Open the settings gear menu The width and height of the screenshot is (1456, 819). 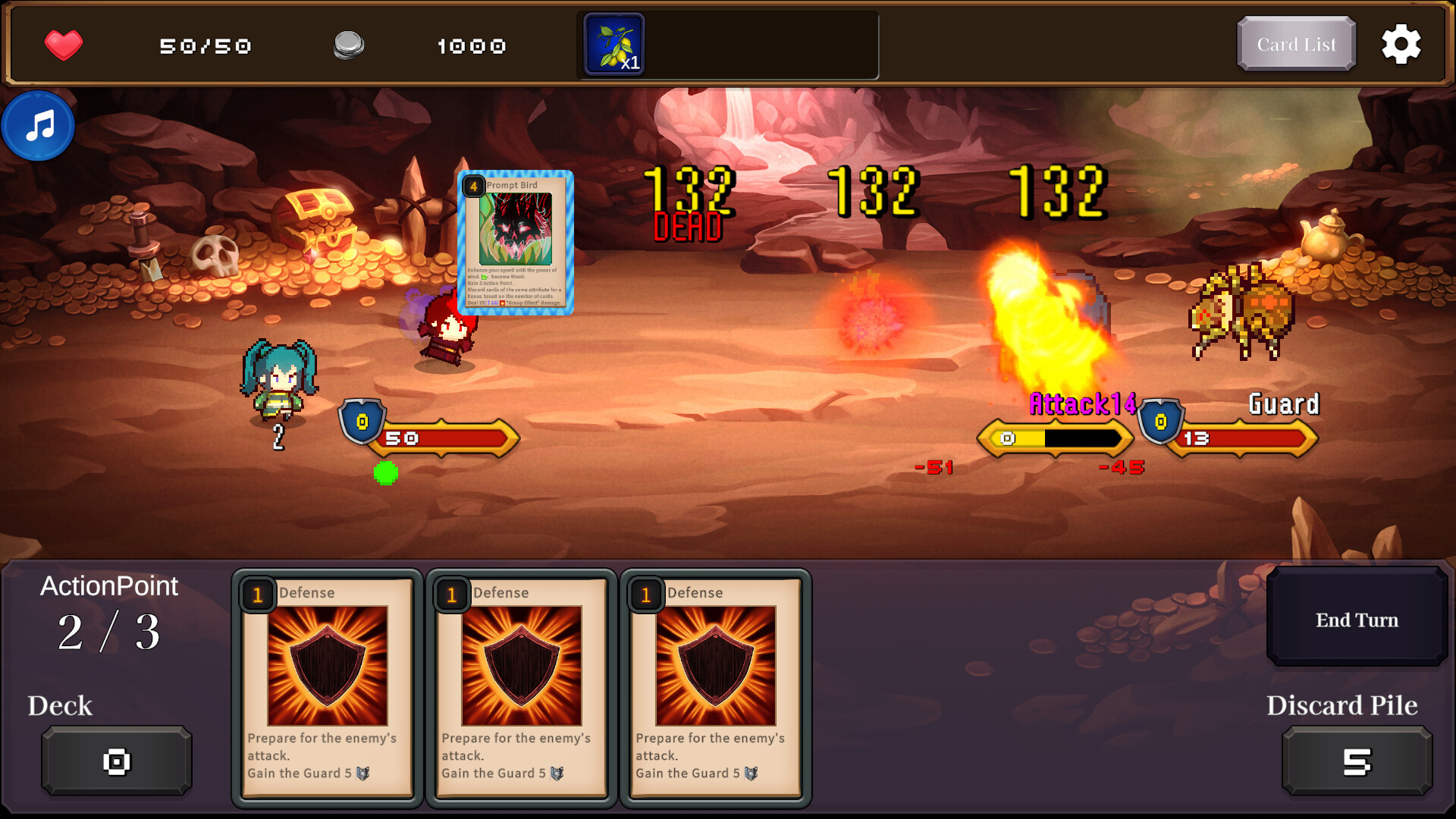click(x=1401, y=44)
